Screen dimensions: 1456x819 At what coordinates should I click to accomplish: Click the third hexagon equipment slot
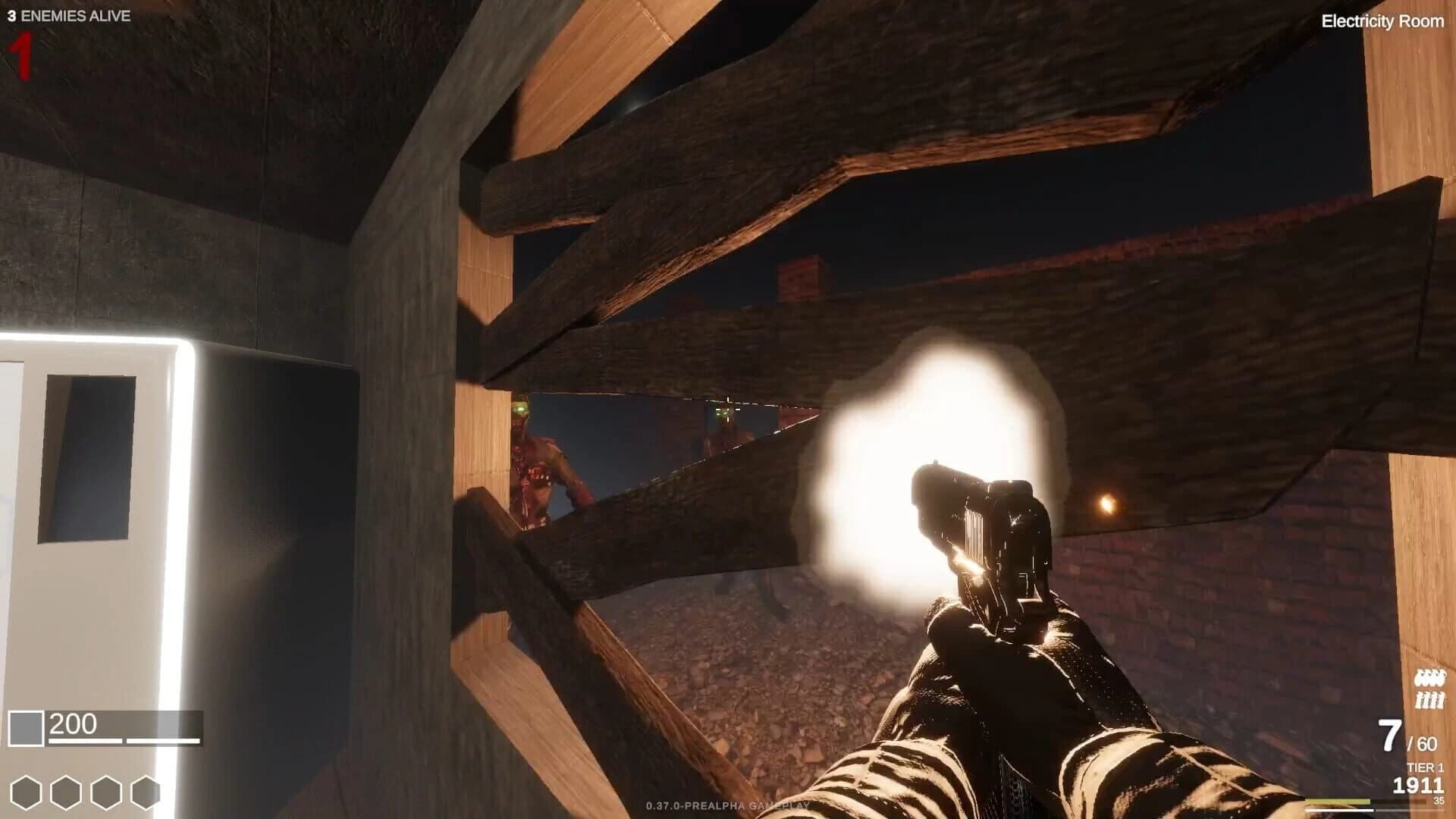(x=105, y=791)
